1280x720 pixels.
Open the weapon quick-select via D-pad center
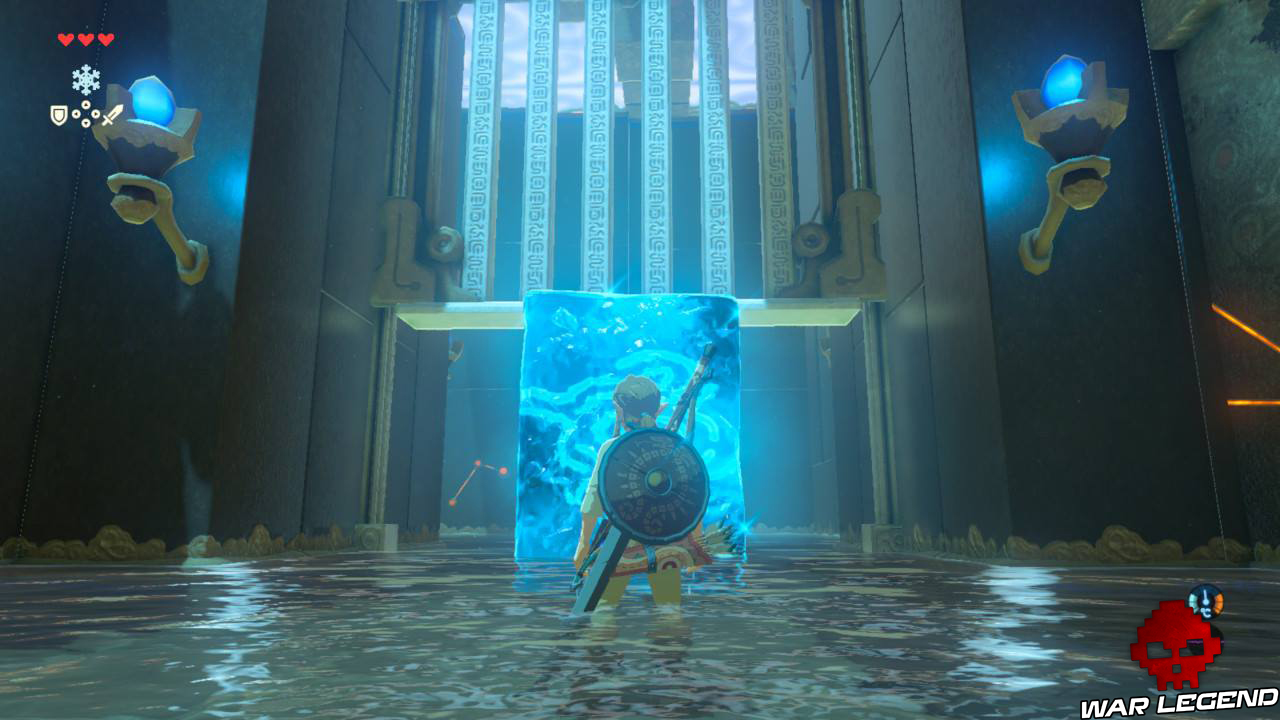pos(85,113)
